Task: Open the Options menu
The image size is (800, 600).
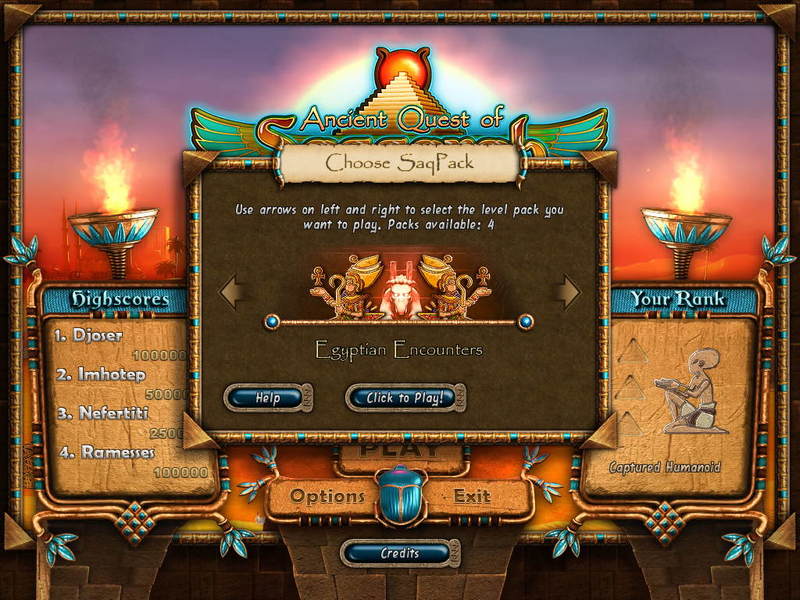Action: [327, 496]
